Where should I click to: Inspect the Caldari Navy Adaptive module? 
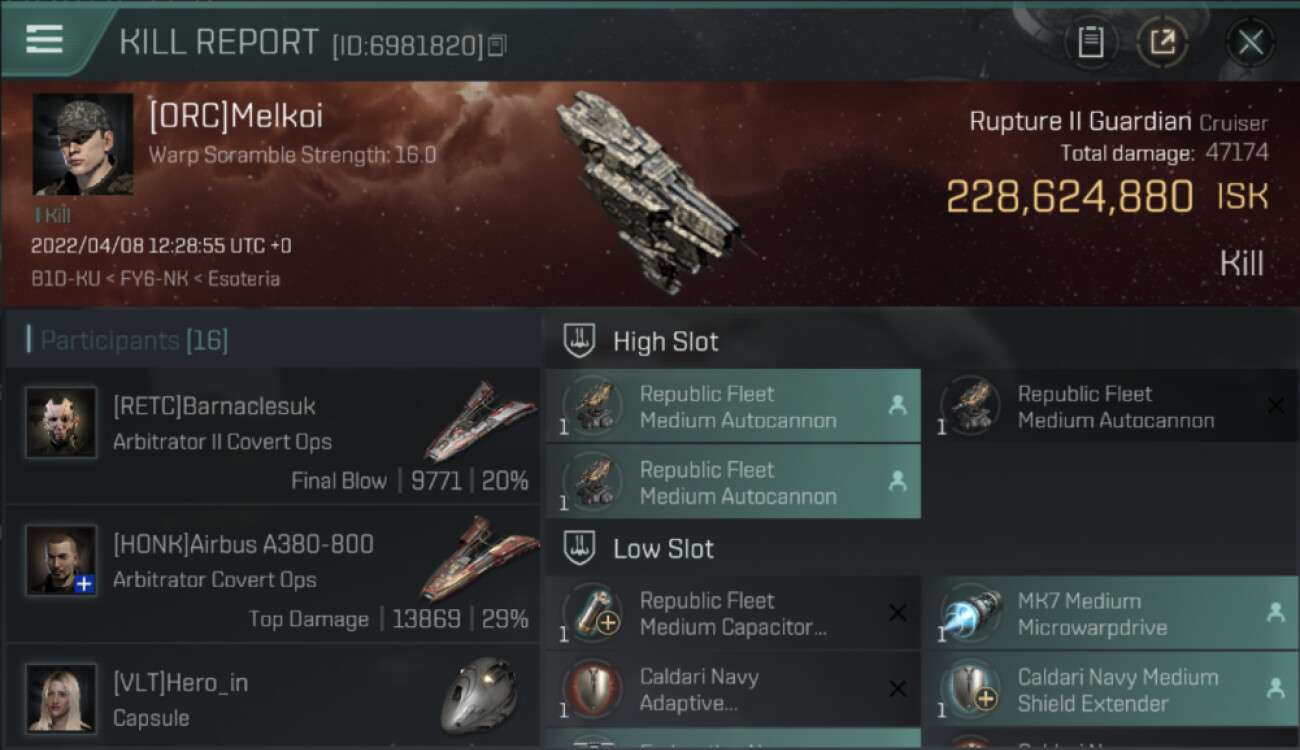click(x=732, y=690)
